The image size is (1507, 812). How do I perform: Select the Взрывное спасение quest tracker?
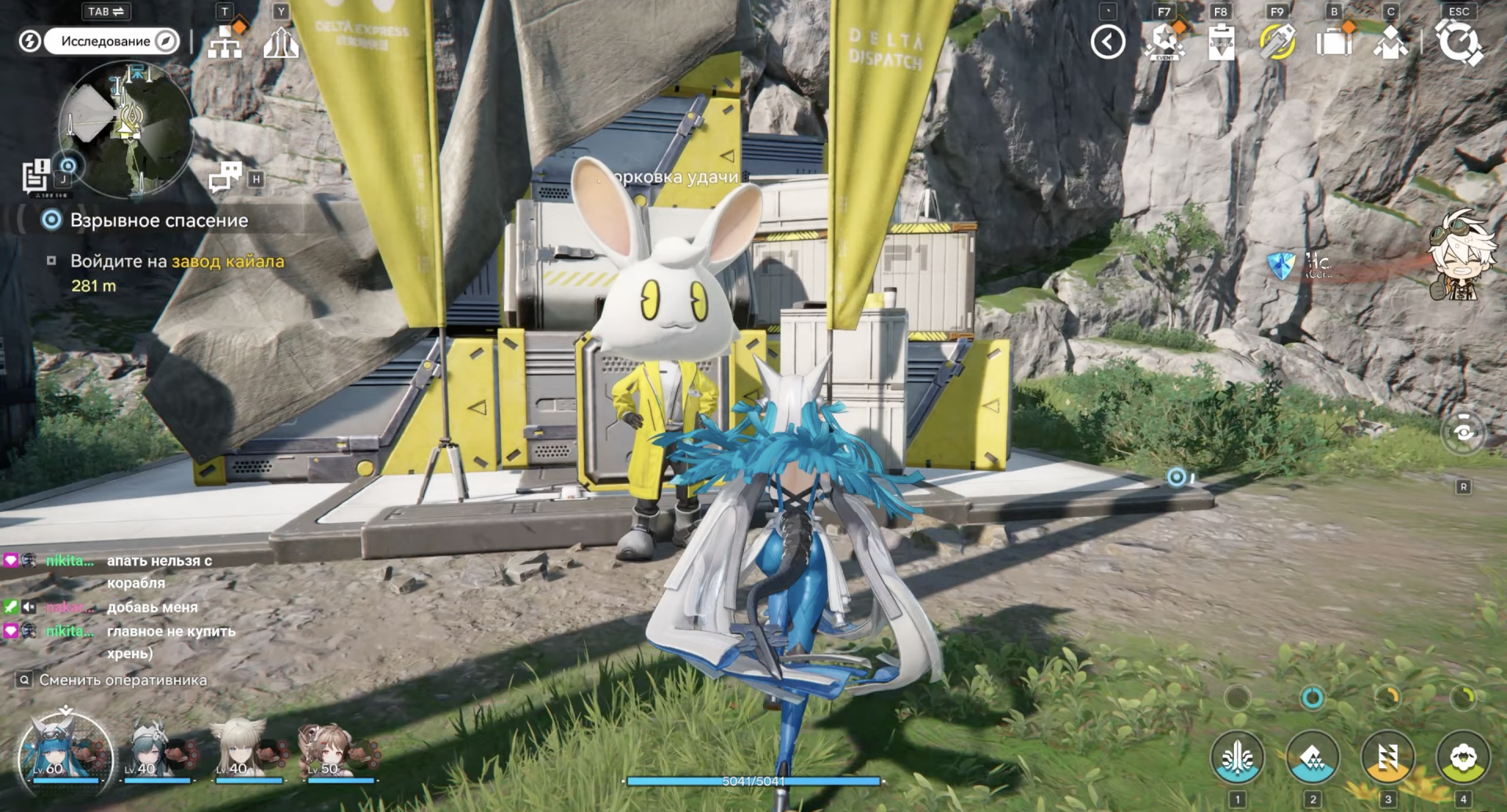159,220
